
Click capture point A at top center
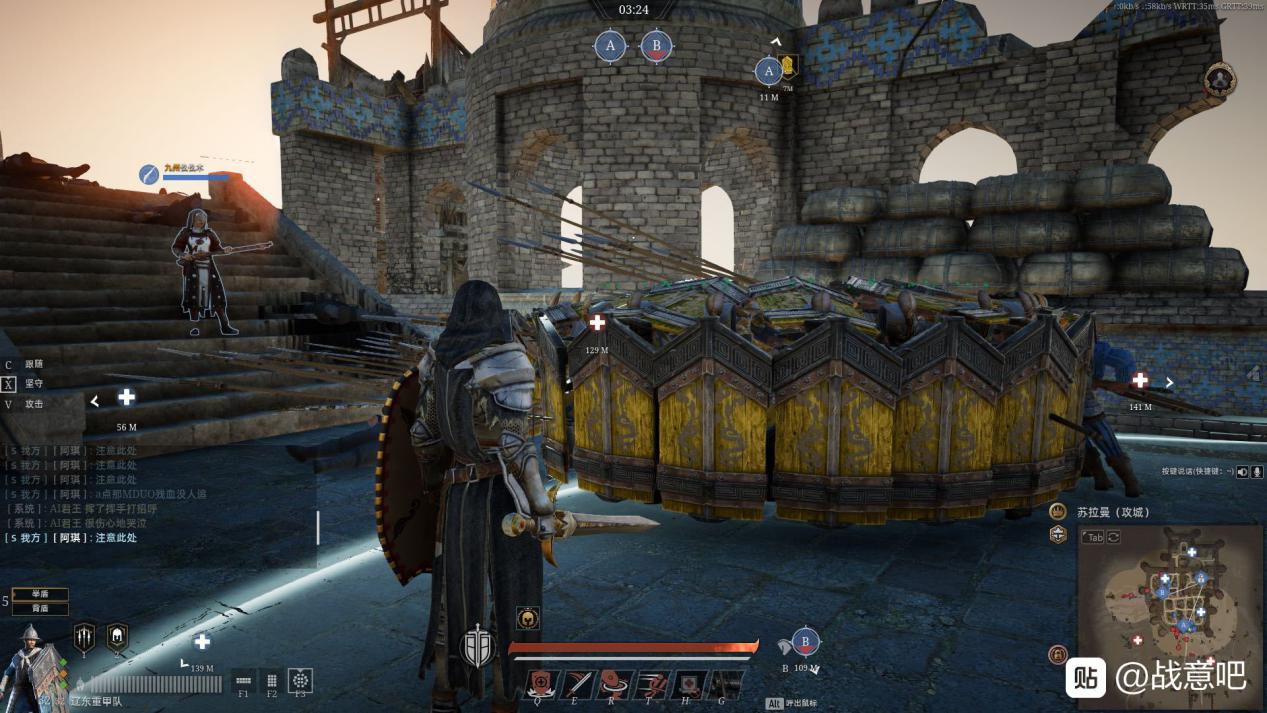tap(610, 45)
